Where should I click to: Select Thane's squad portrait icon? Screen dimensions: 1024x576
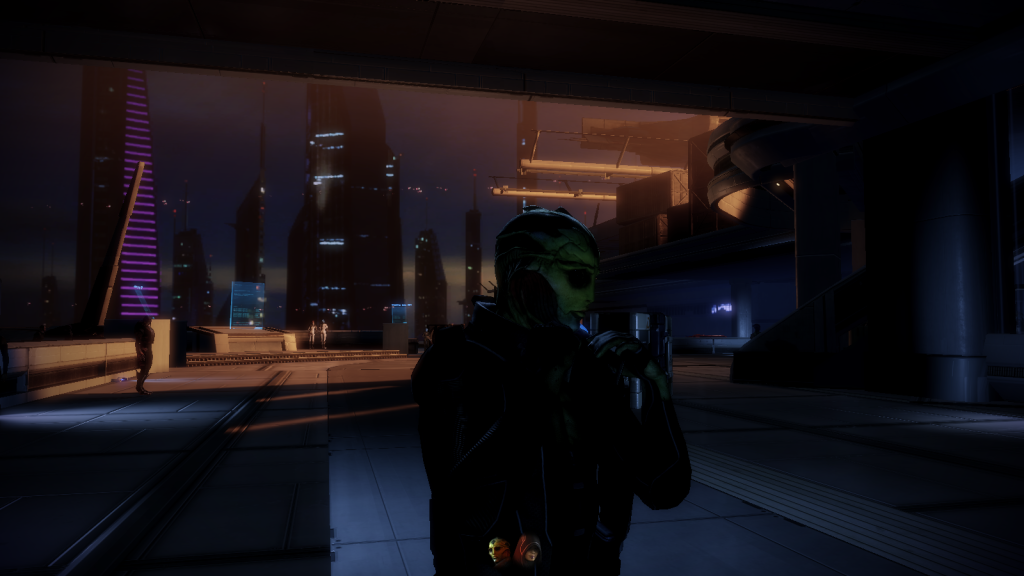click(499, 549)
